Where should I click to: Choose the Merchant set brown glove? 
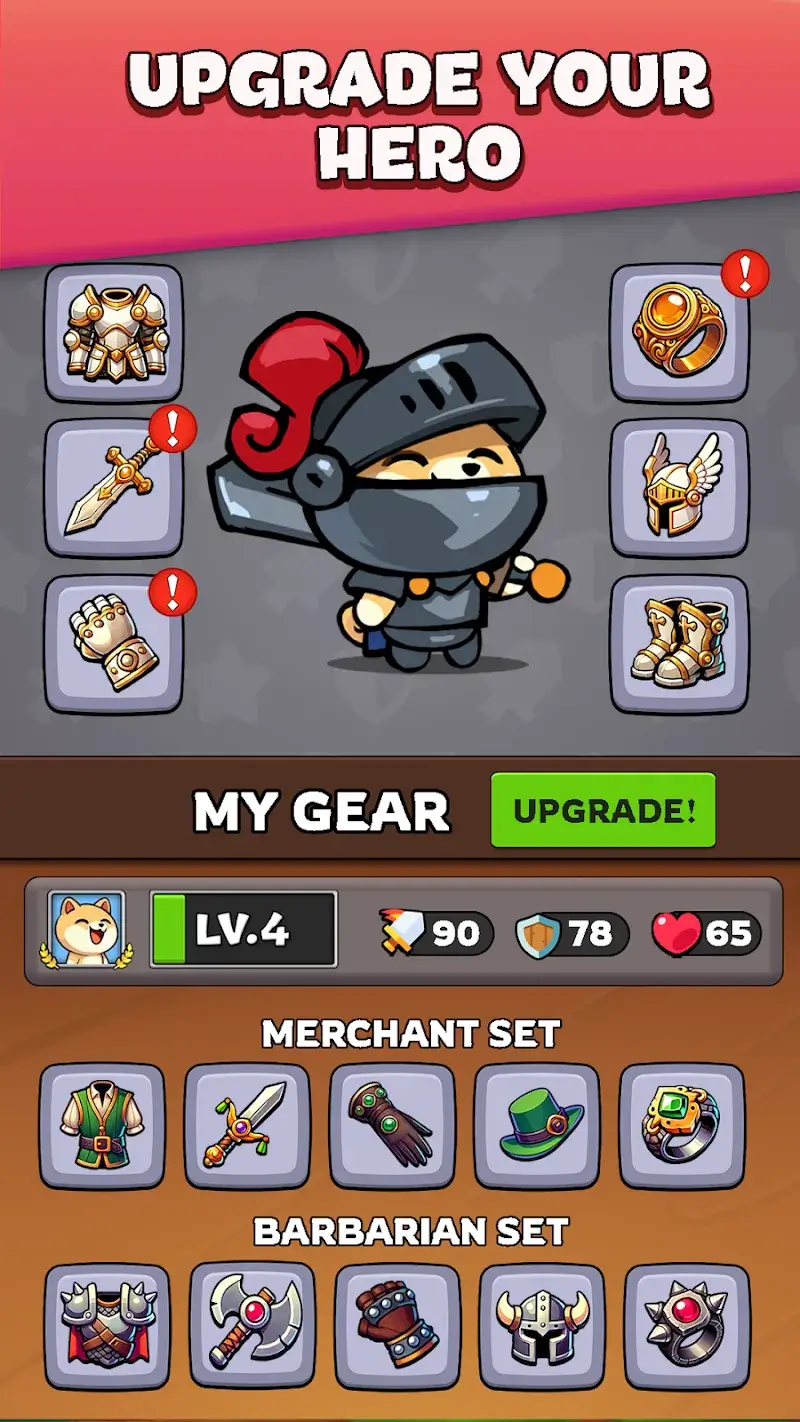392,1125
